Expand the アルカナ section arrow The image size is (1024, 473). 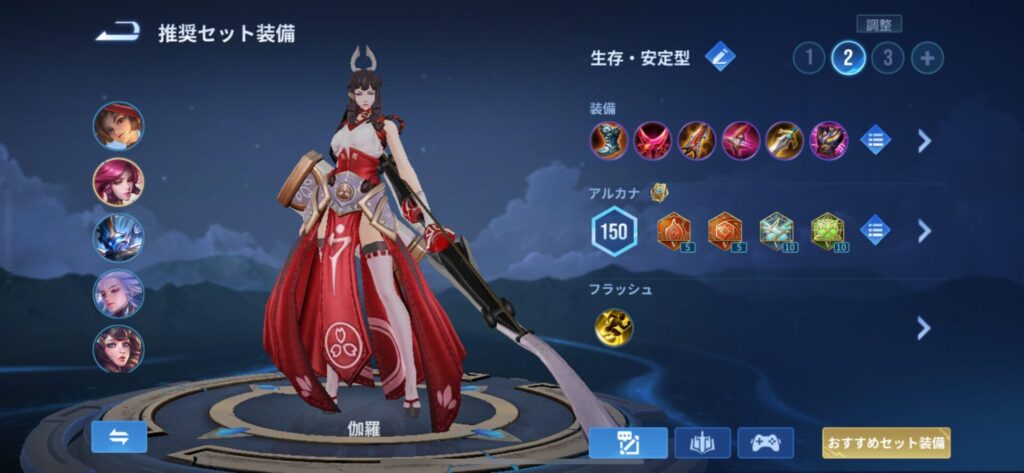point(924,231)
